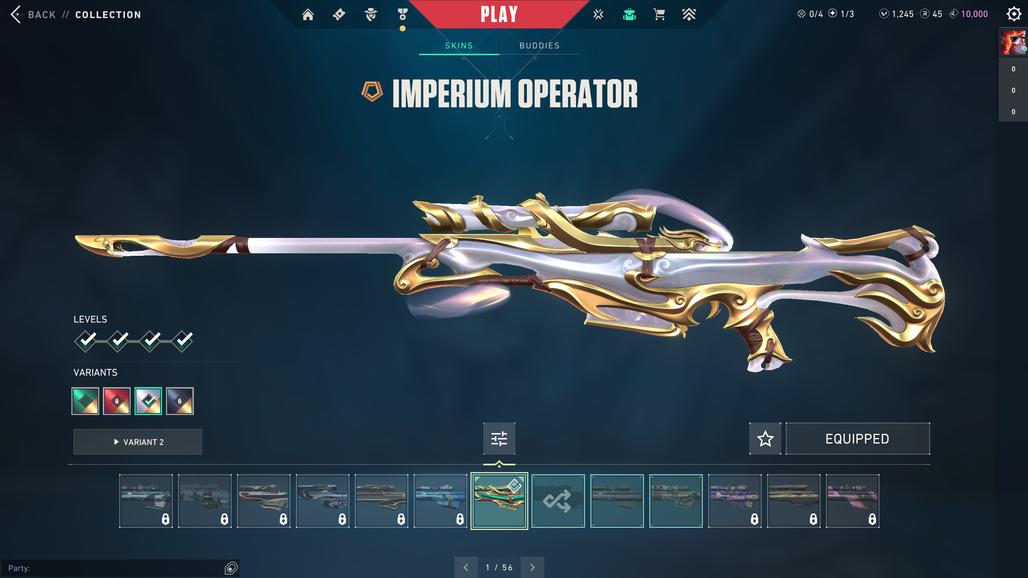Select the pink Operator skin thumbnail
Viewport: 1028px width, 578px height.
pyautogui.click(x=853, y=501)
